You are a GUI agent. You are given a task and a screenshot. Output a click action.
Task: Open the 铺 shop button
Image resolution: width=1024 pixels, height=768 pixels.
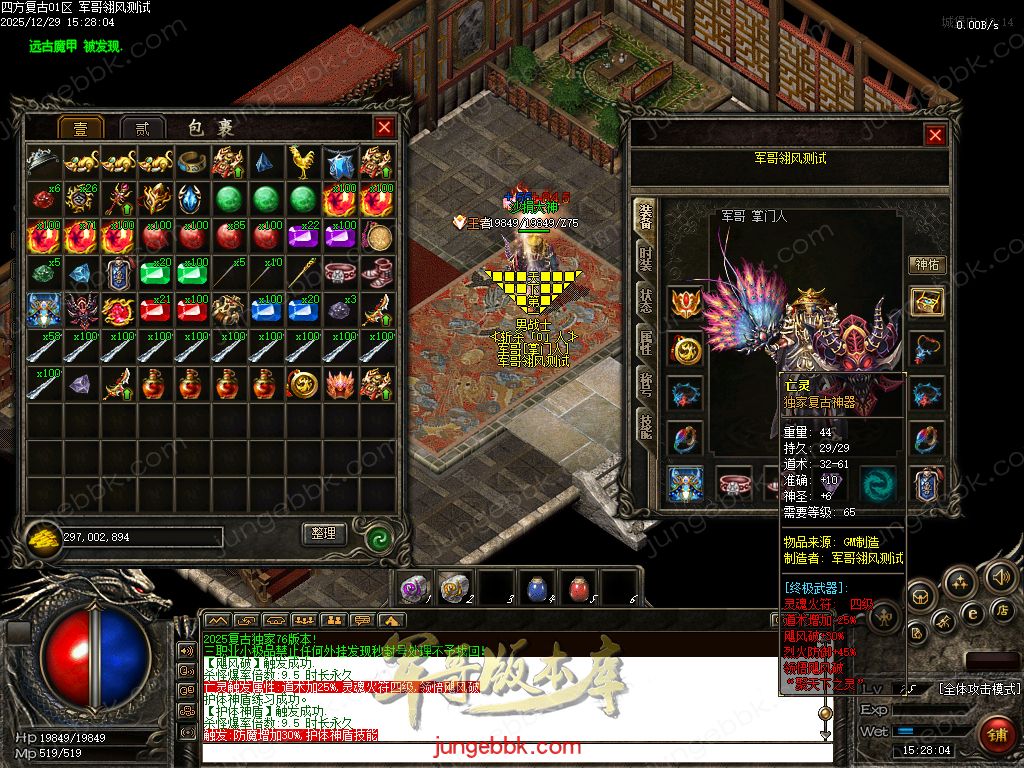[x=995, y=735]
